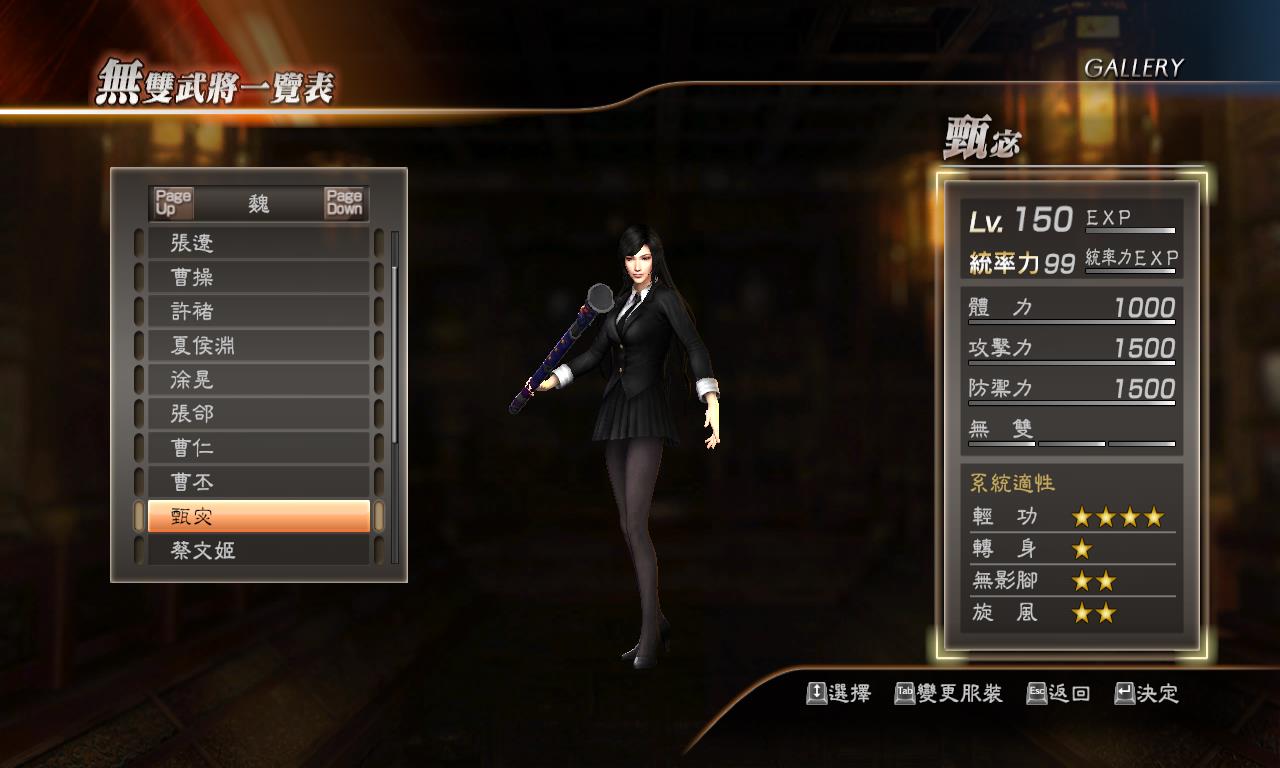Image resolution: width=1280 pixels, height=768 pixels.
Task: Open the GALLERY section
Action: (x=1133, y=68)
